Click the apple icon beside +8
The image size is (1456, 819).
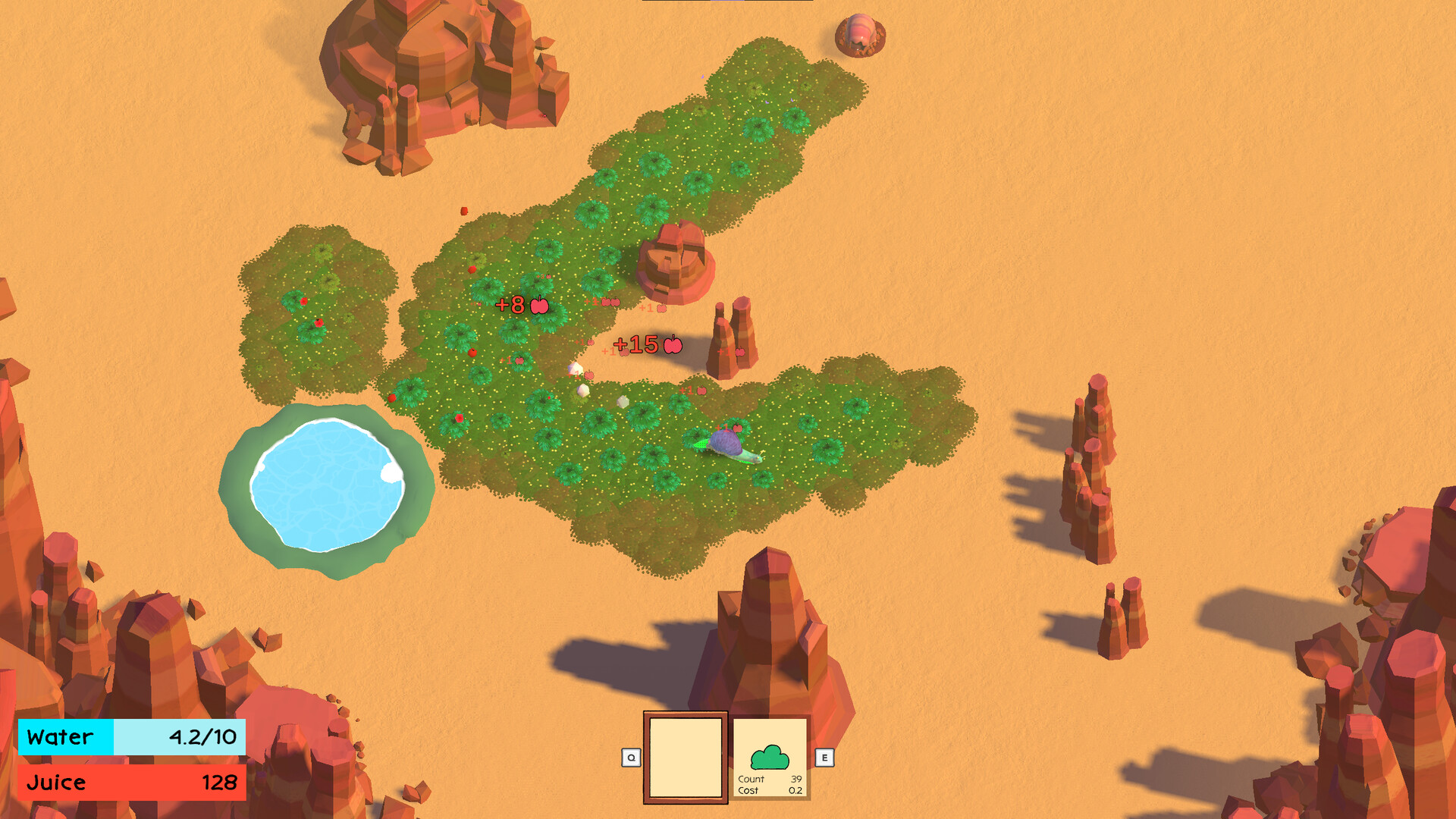pos(540,306)
